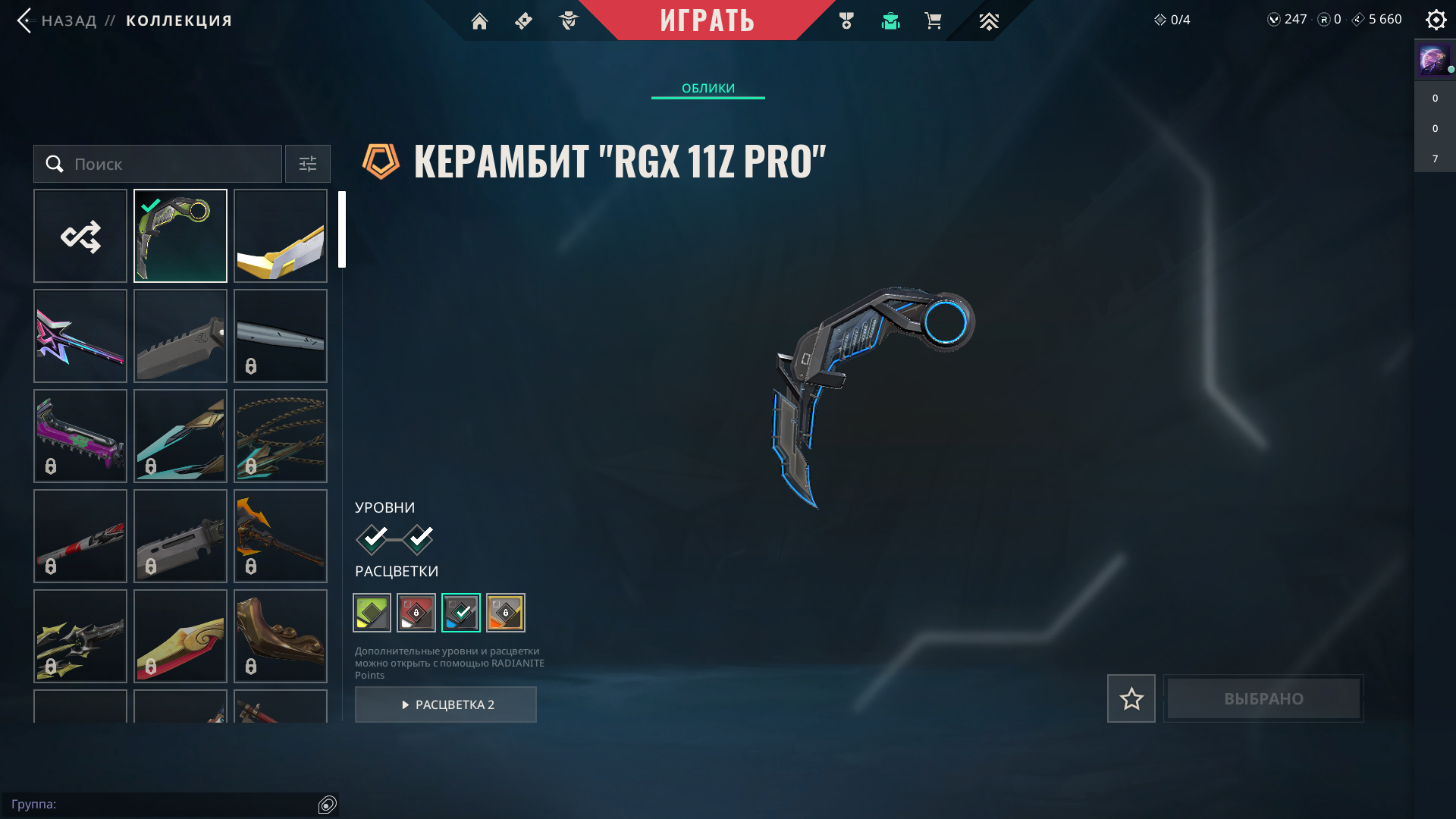Open the skin filter options
1456x819 pixels.
(x=308, y=164)
